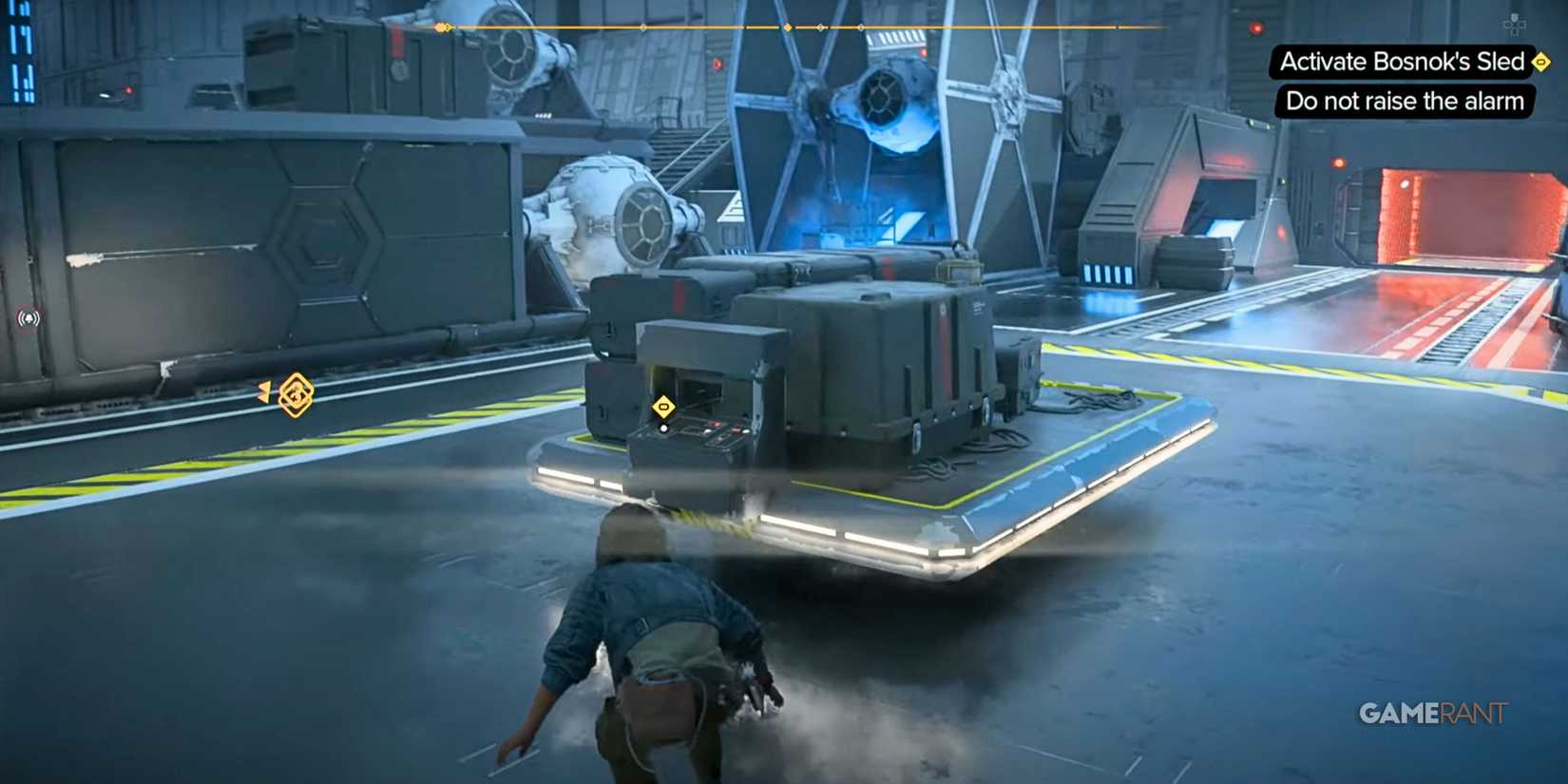Select the Do not raise the alarm objective entry
Screen dimensions: 1568x784
click(x=1405, y=101)
